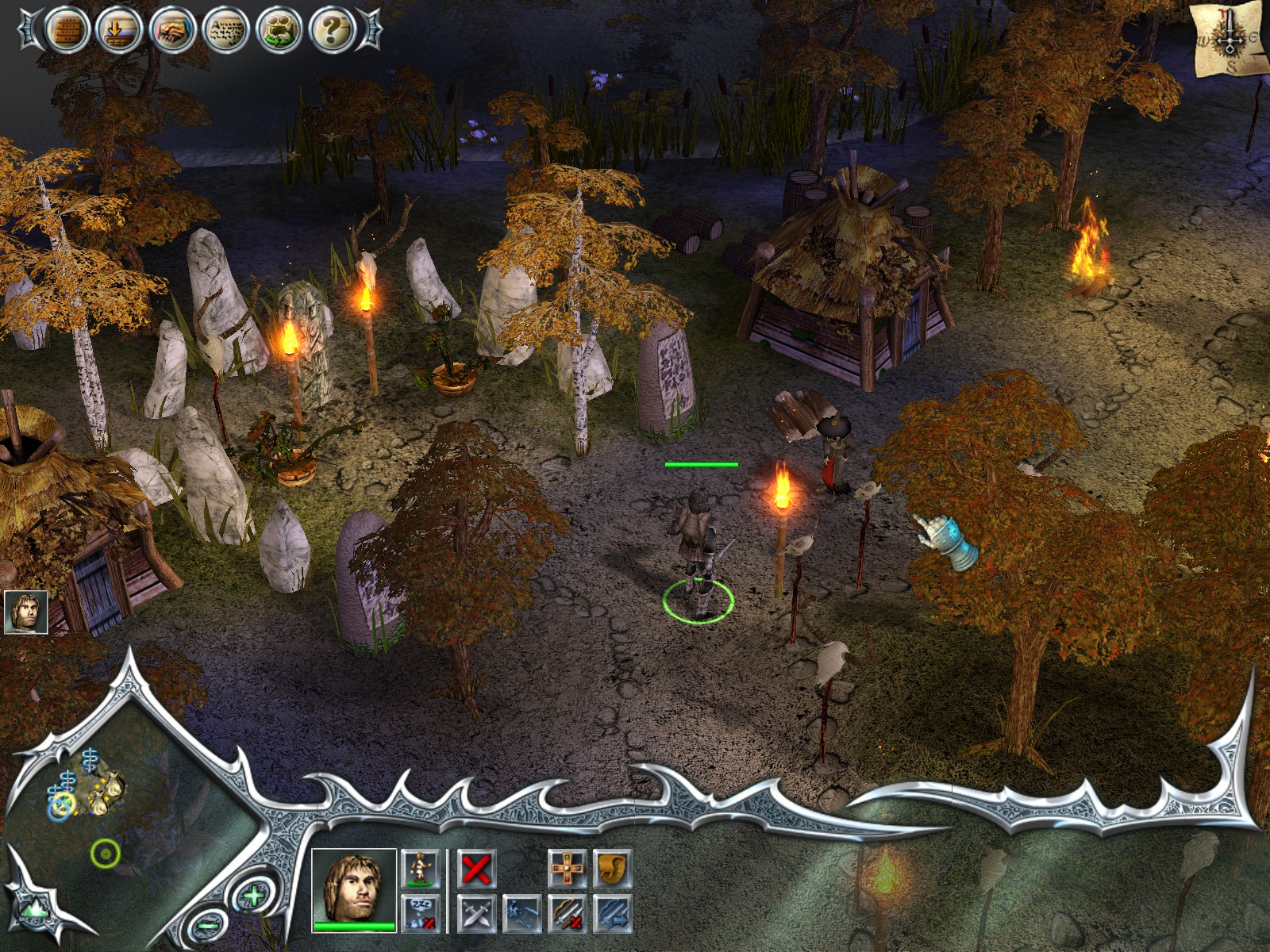Image resolution: width=1270 pixels, height=952 pixels.
Task: Click the large hero portrait in the command bar
Action: [x=353, y=889]
